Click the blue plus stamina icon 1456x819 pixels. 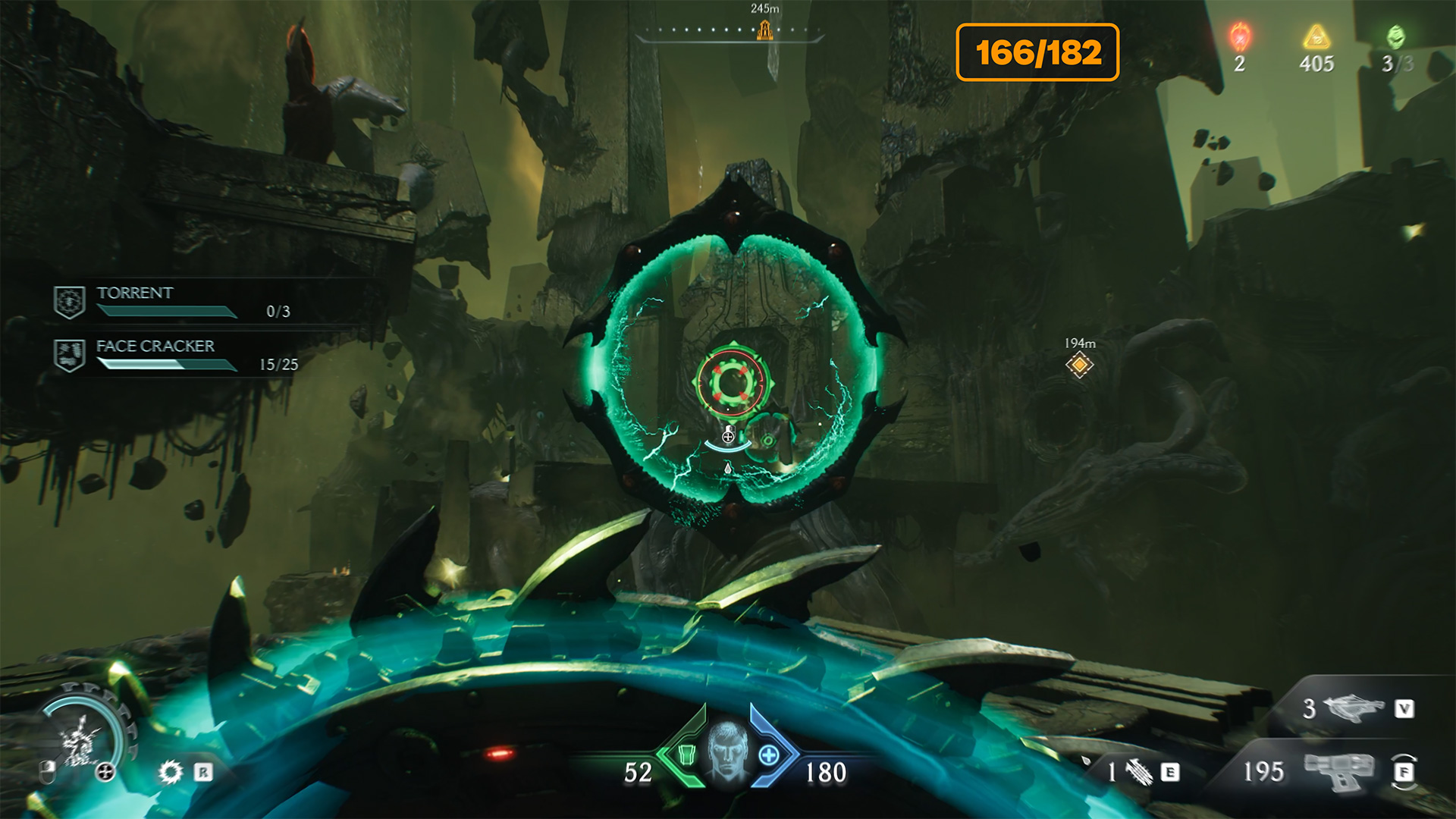coord(768,755)
